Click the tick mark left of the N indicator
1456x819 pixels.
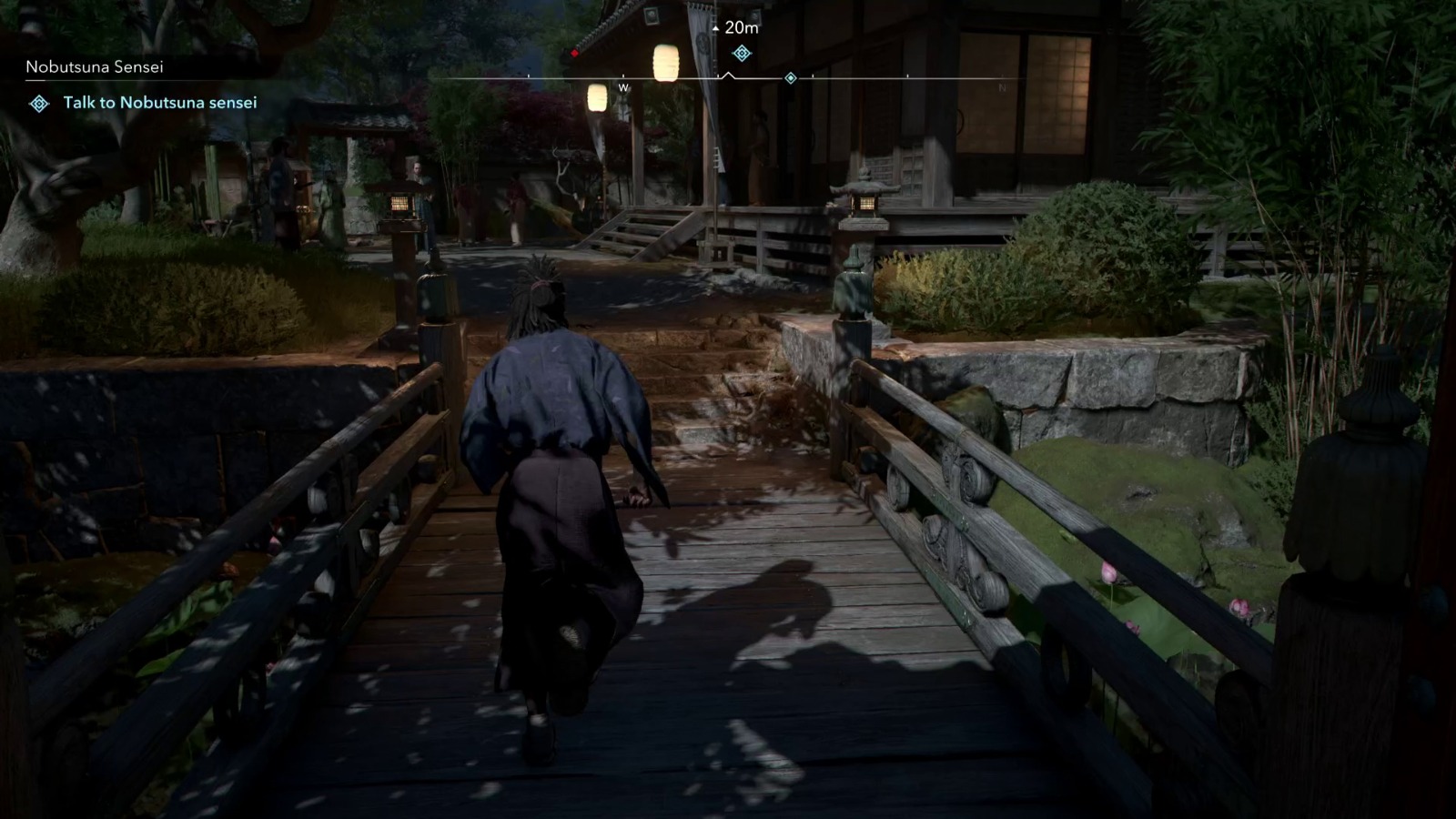tap(907, 76)
